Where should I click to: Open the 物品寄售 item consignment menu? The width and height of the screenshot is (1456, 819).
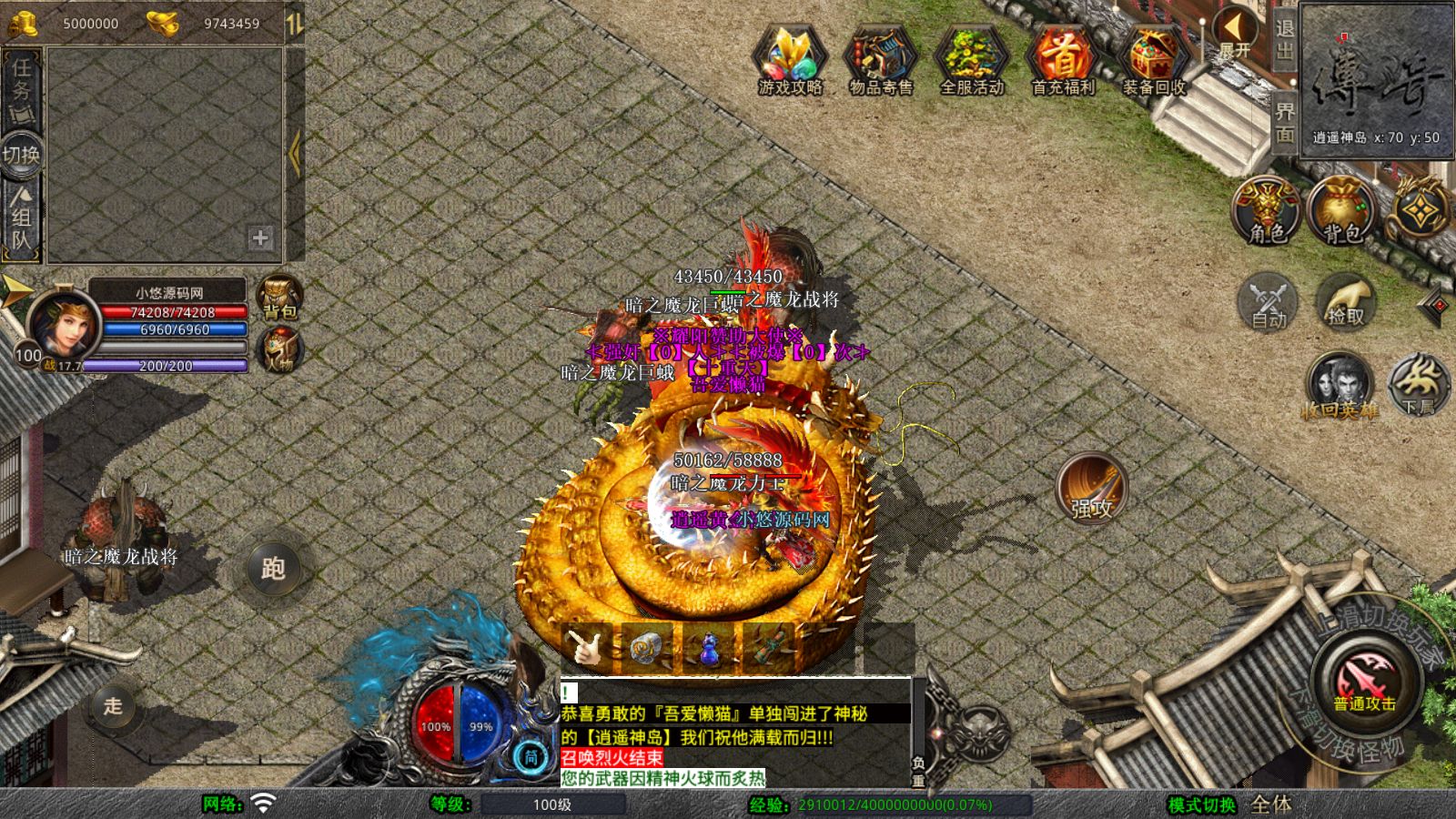coord(880,59)
